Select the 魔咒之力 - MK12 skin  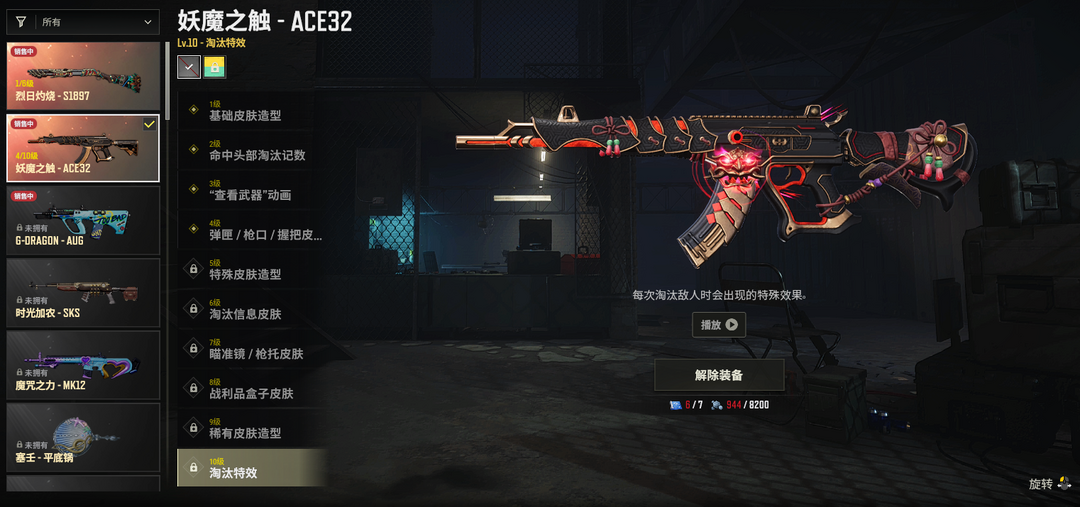pyautogui.click(x=83, y=364)
